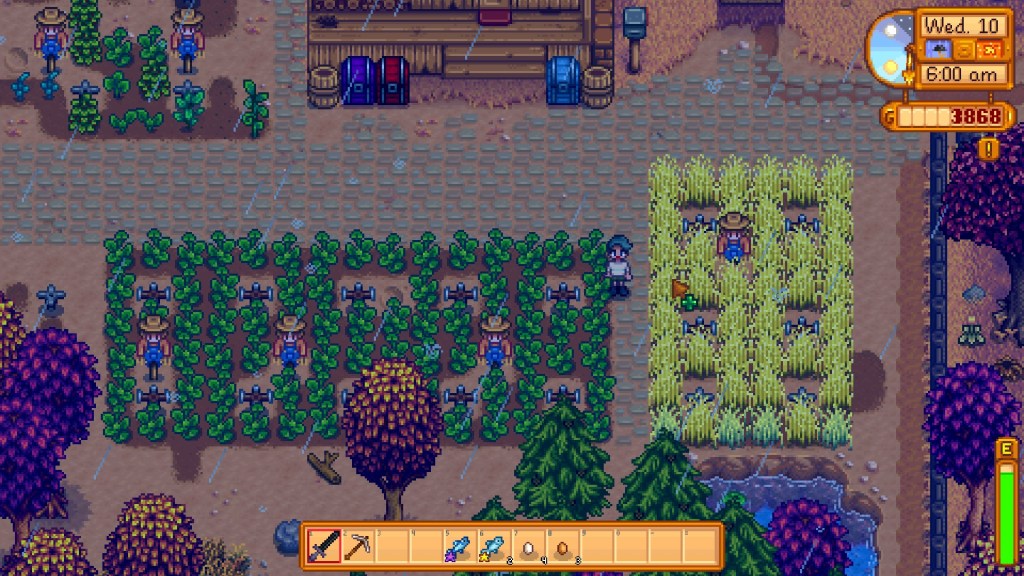Select the white egg slot
The image size is (1024, 576).
pos(527,547)
